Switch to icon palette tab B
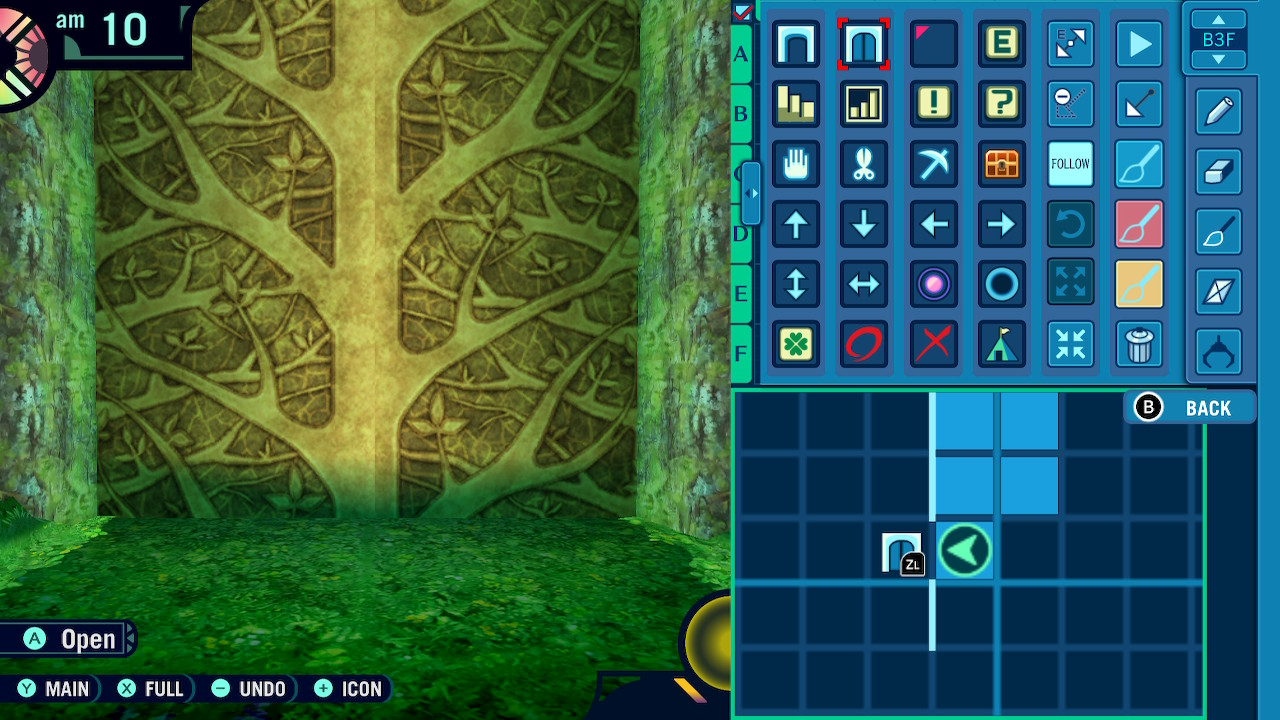 [741, 113]
